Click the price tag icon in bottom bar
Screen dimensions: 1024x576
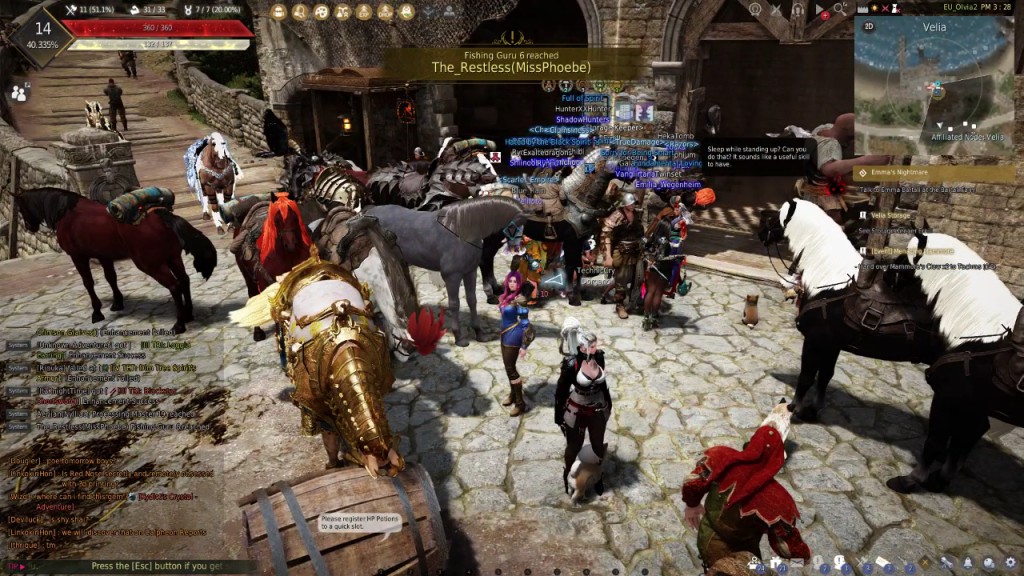tap(882, 564)
